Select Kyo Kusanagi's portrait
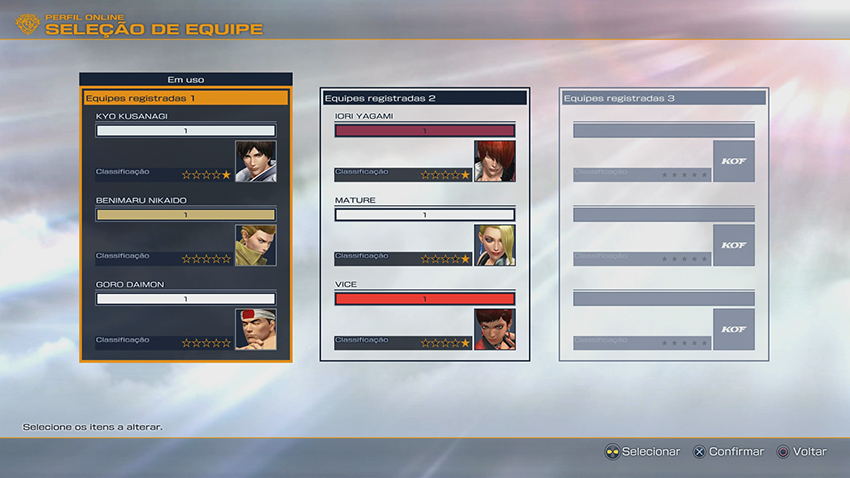Viewport: 850px width, 478px height. pos(255,161)
